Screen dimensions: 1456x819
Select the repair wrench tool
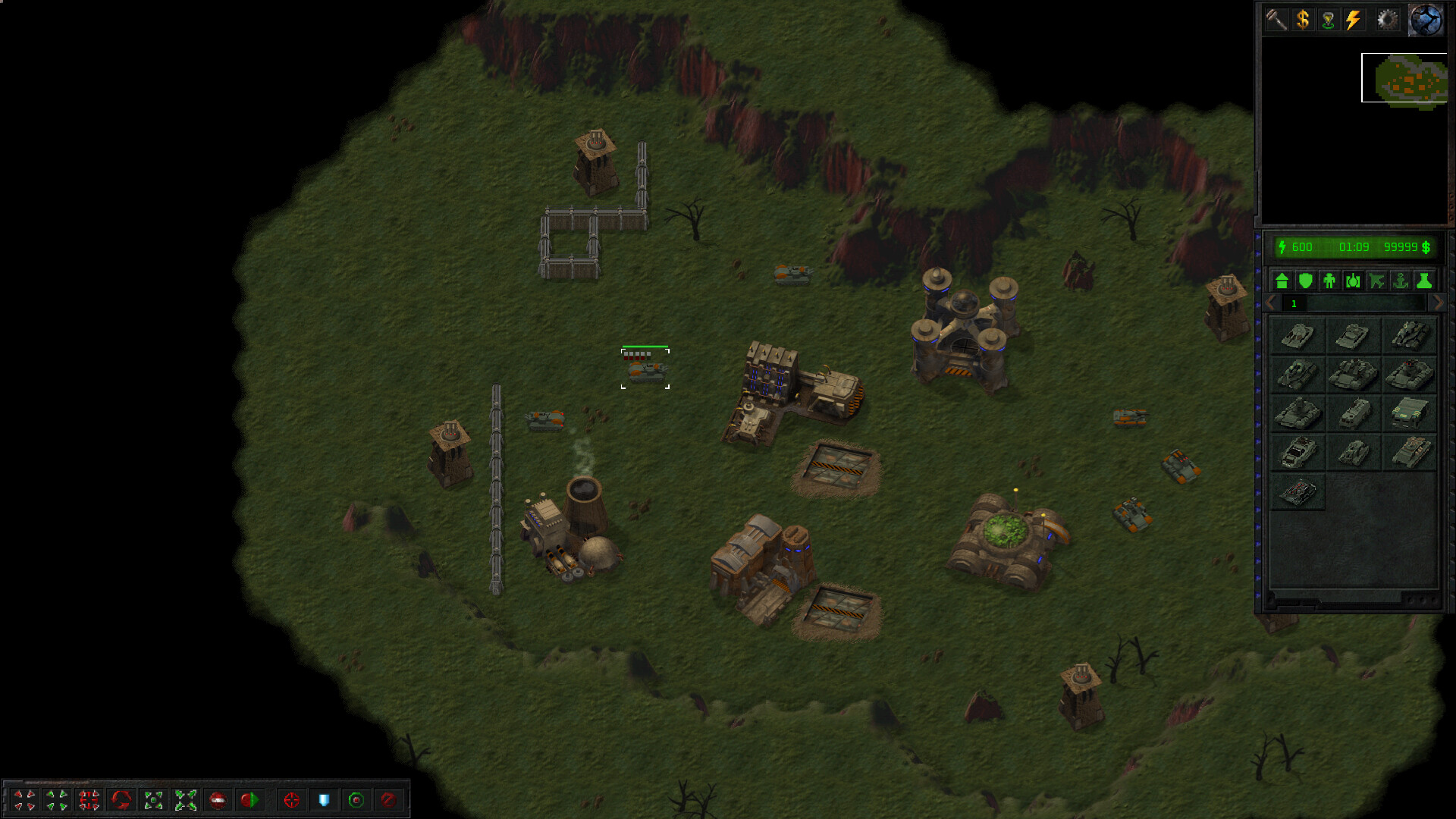(1277, 19)
